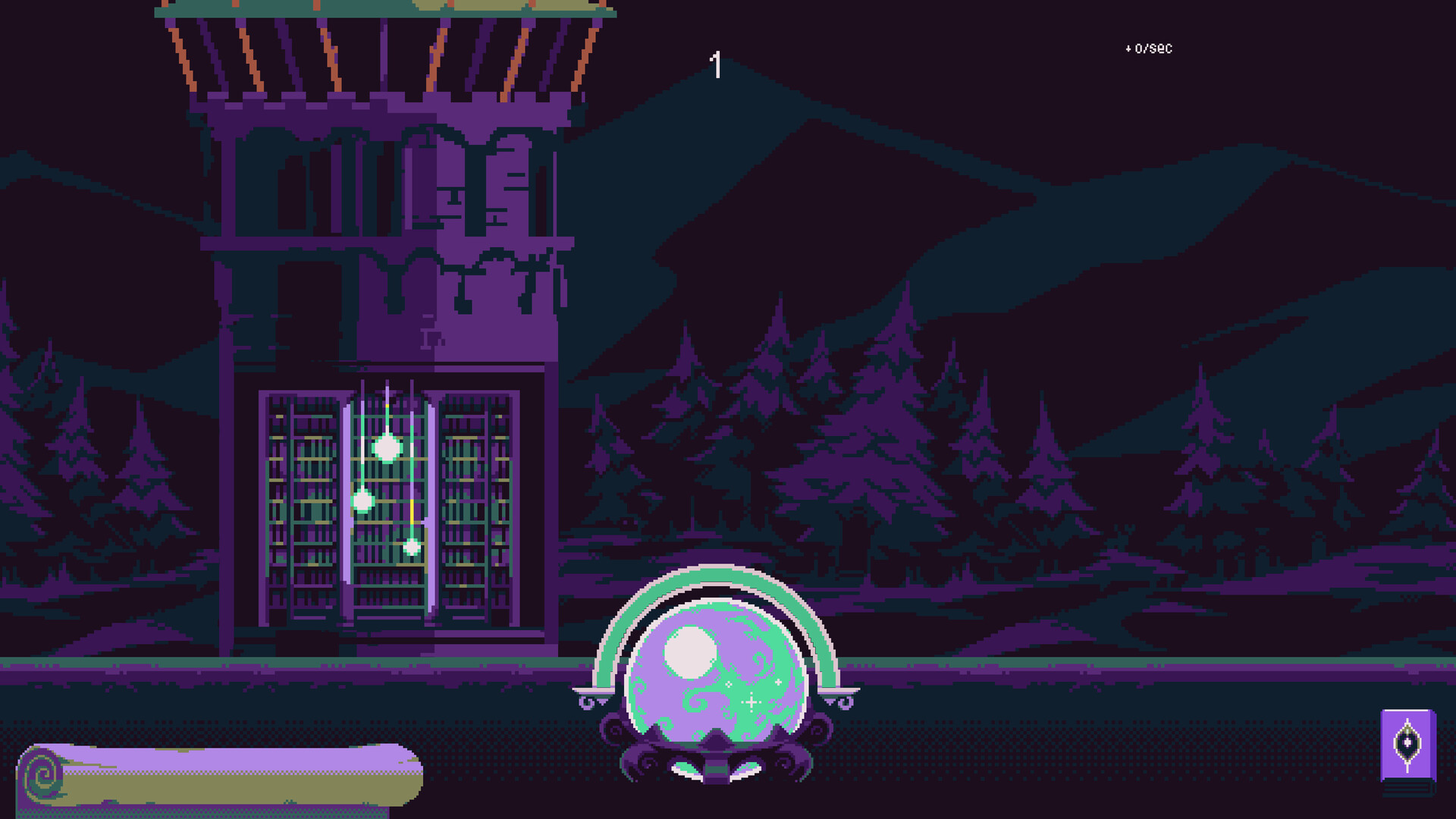Click the mana counter showing 1

tap(715, 64)
